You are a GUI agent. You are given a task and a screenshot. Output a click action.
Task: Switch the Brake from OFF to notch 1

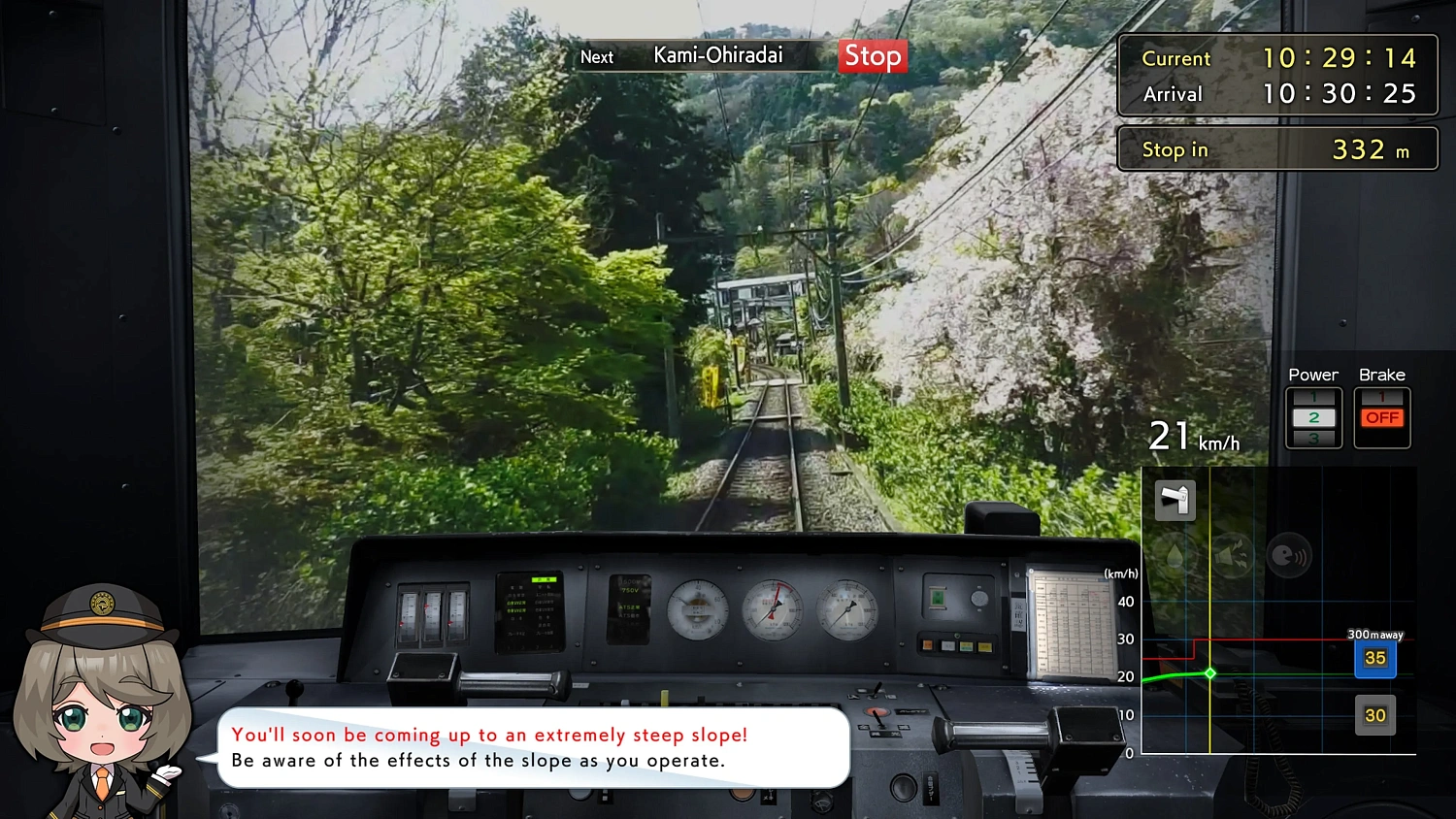(x=1381, y=397)
